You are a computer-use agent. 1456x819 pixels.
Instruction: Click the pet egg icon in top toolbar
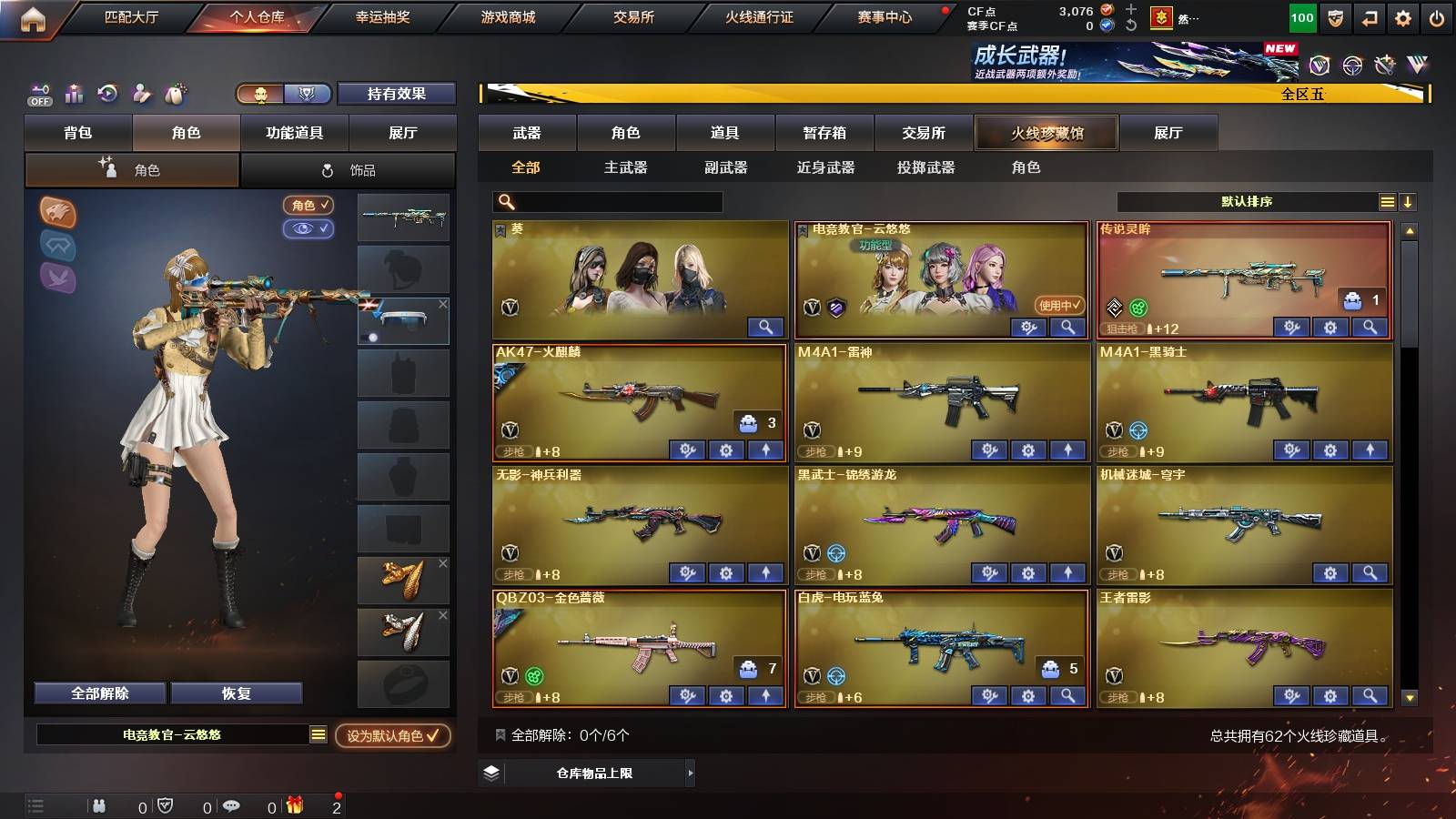click(x=175, y=92)
